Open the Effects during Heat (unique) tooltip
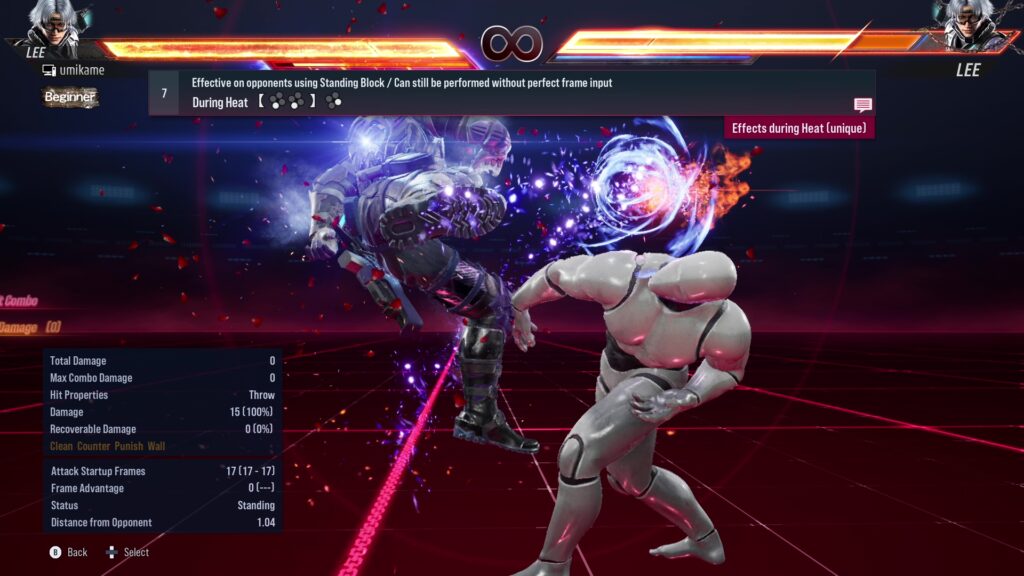 [800, 128]
